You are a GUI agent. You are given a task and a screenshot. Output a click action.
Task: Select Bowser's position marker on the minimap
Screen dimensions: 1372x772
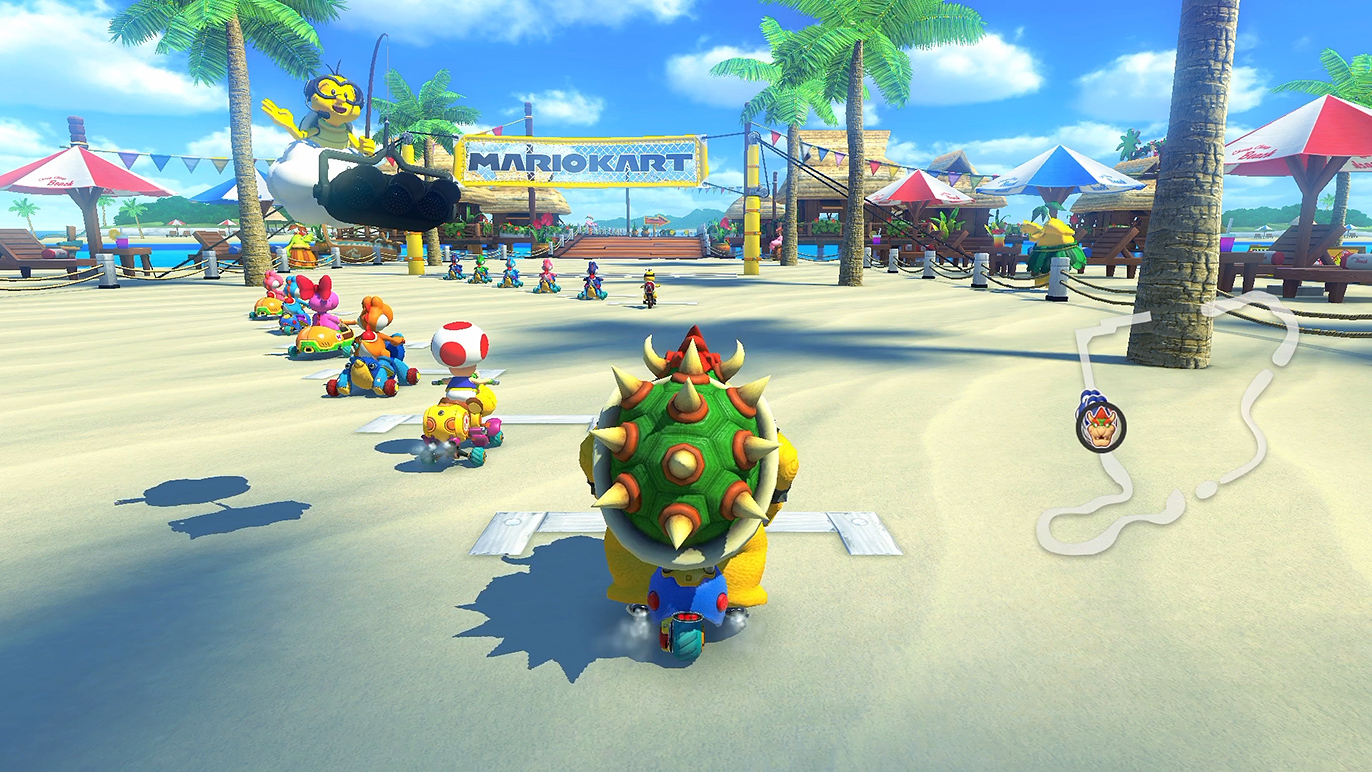coord(1100,424)
